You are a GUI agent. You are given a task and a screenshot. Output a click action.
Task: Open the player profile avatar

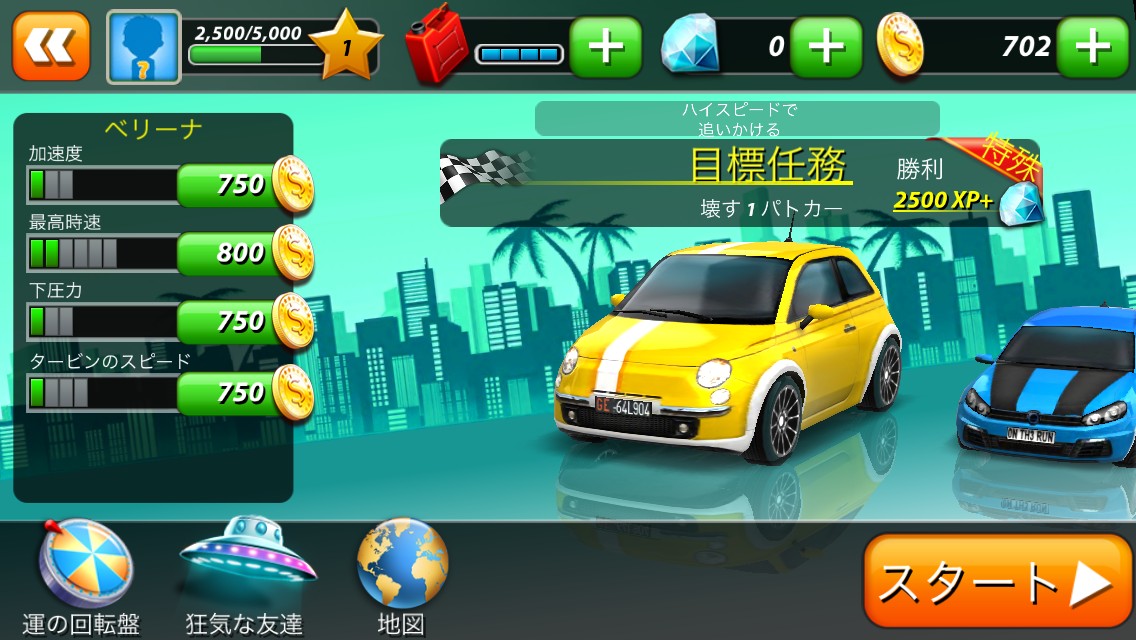[x=144, y=47]
